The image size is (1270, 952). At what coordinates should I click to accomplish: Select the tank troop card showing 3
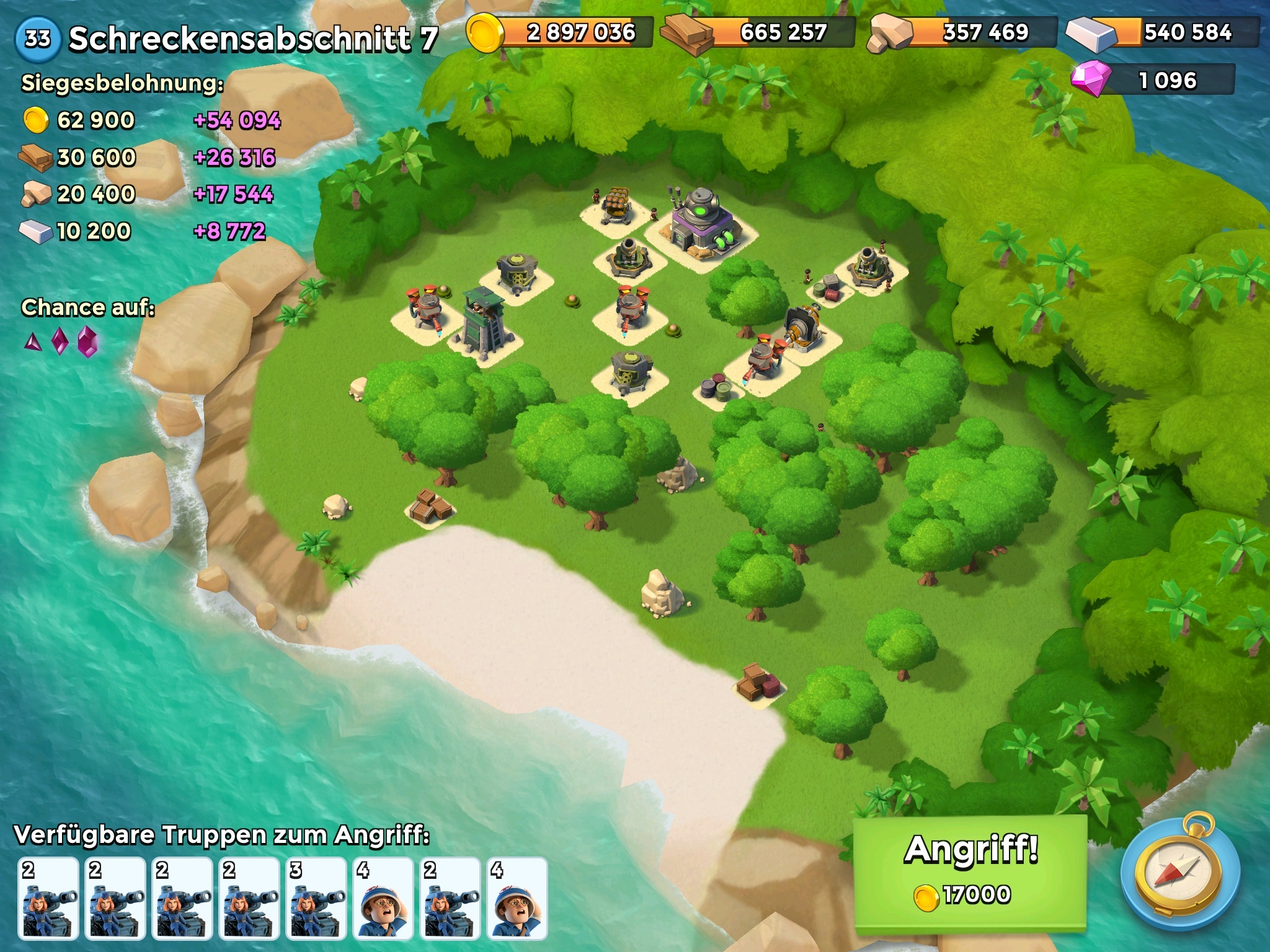coord(316,897)
